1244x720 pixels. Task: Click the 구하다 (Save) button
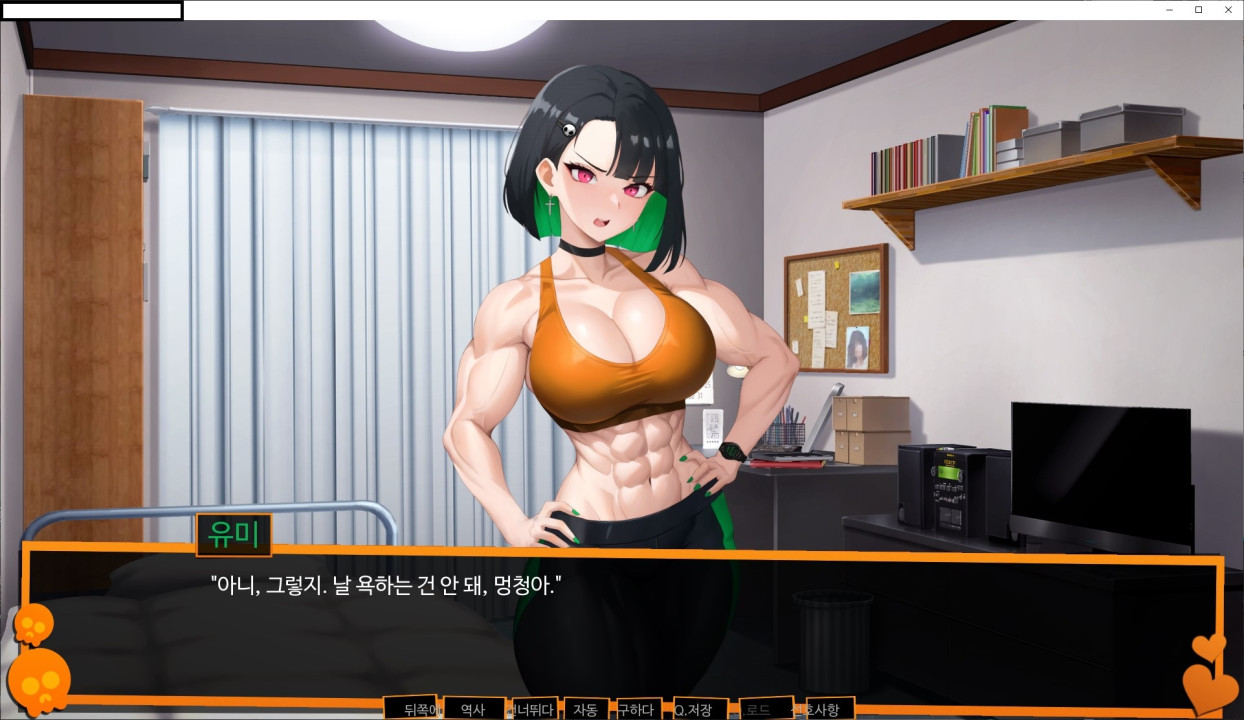[x=637, y=709]
